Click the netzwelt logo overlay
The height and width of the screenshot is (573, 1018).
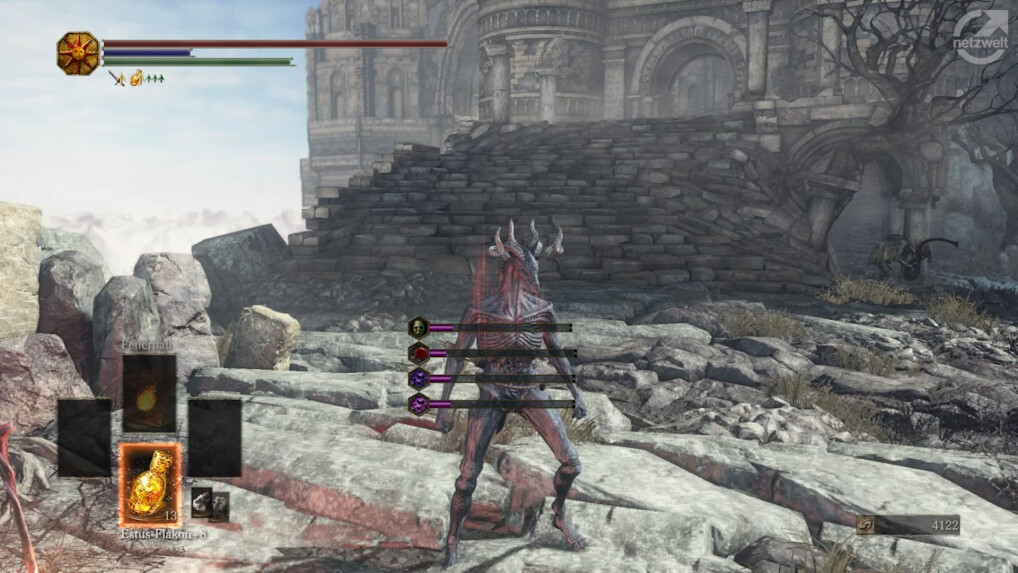click(x=979, y=38)
